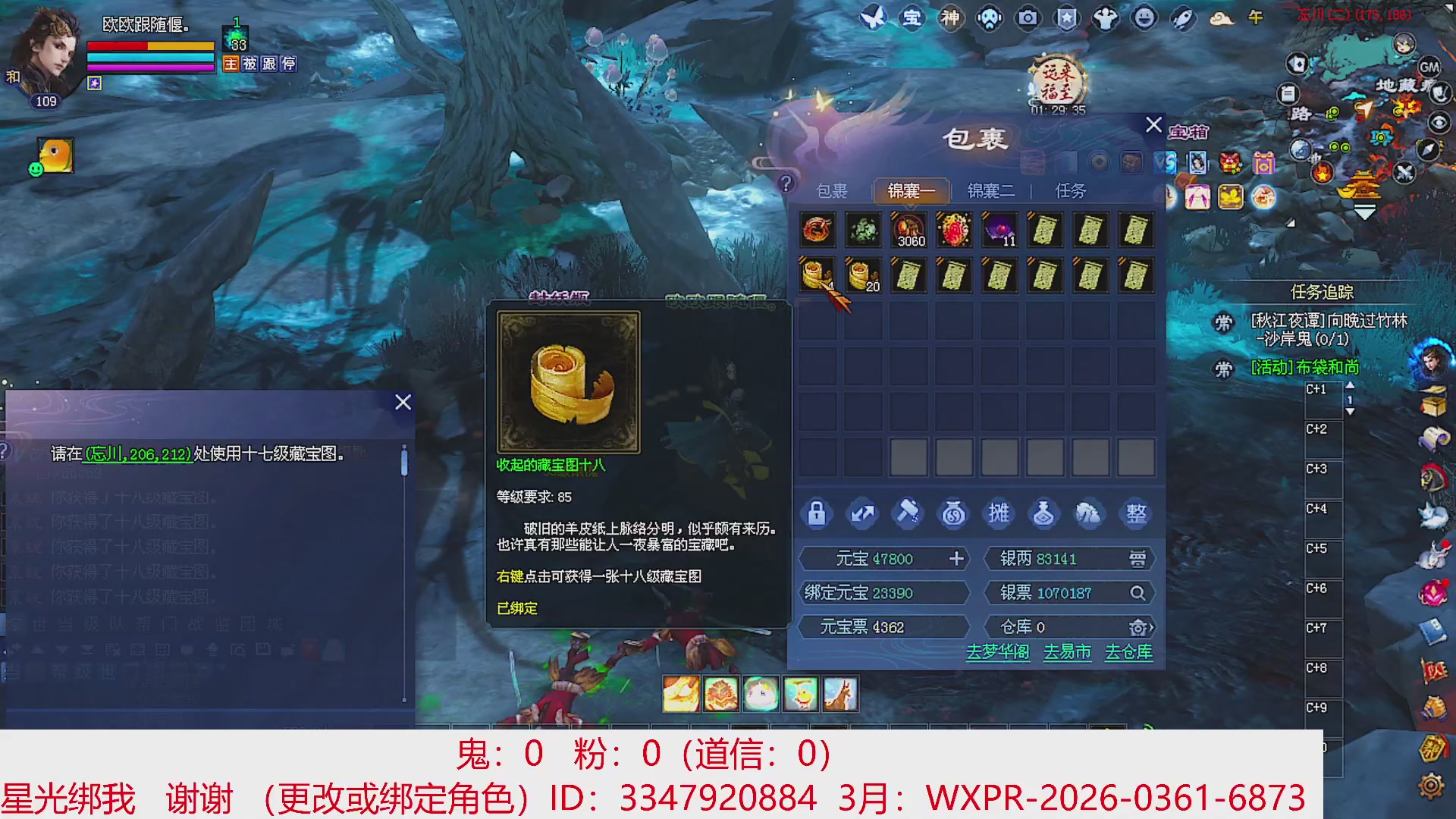Open the 宝 treasure icon on the top bar
The width and height of the screenshot is (1456, 819).
(x=912, y=19)
